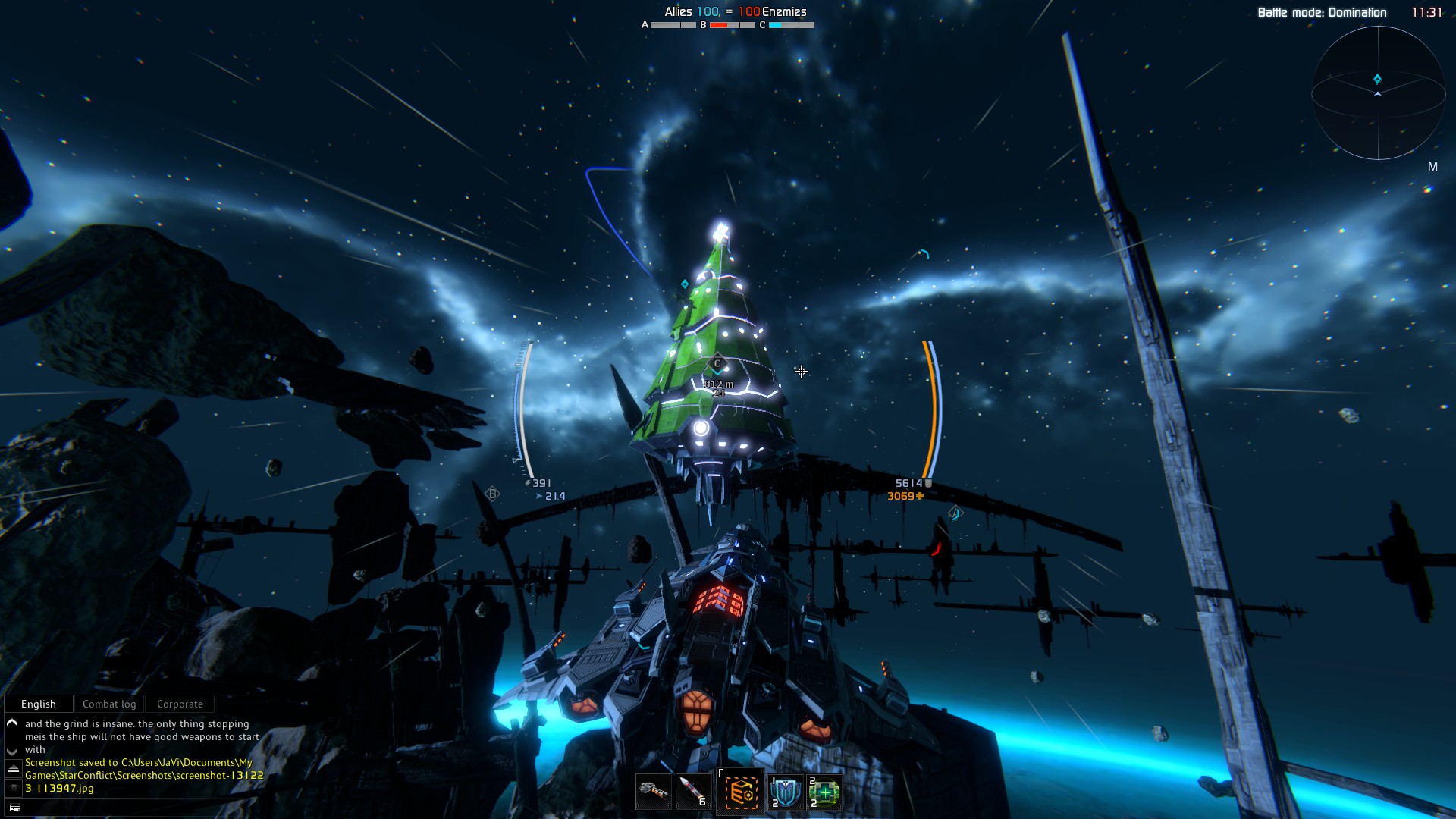This screenshot has height=819, width=1456.
Task: Activate the green repair kit module
Action: point(824,792)
